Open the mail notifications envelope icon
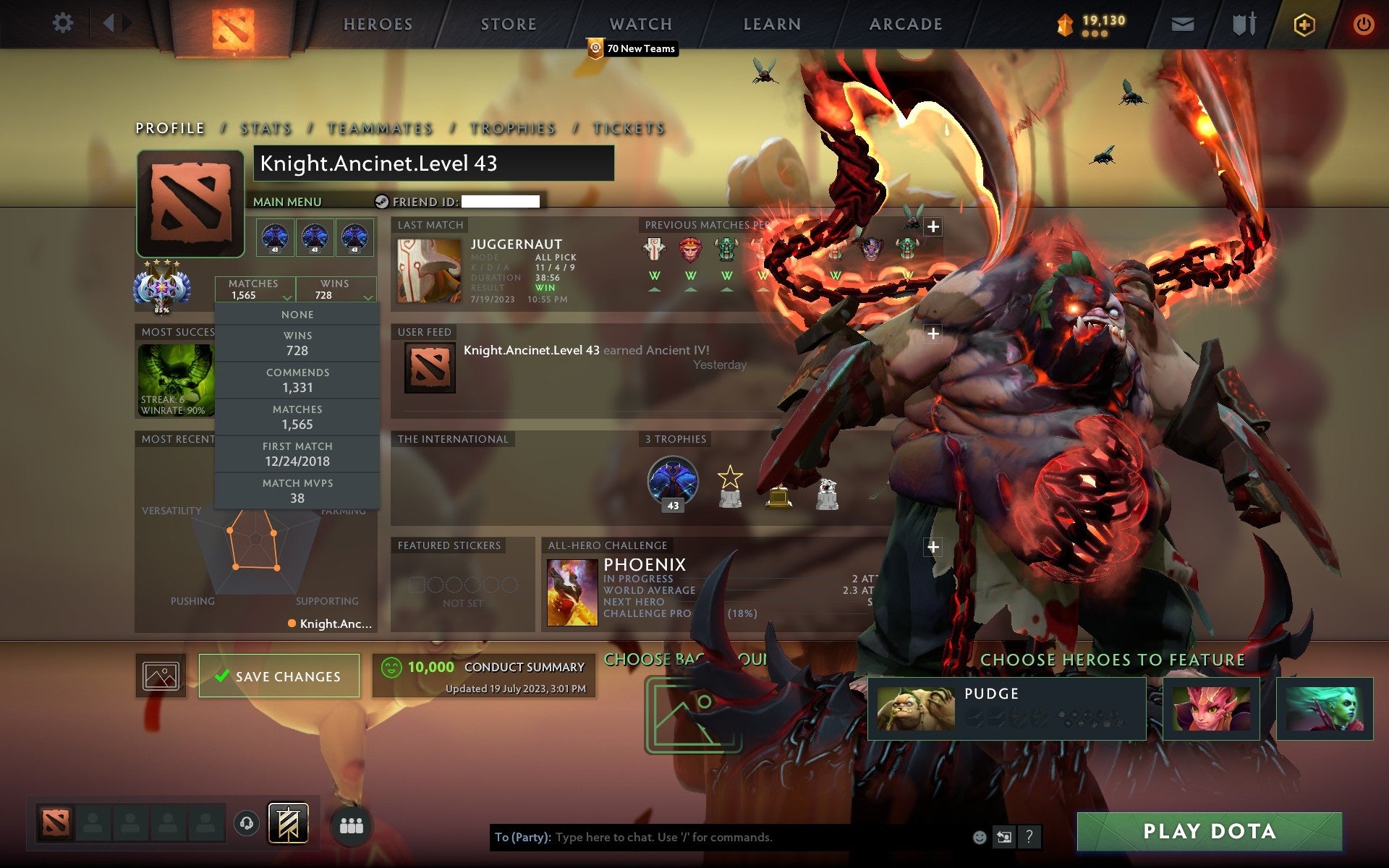 click(x=1182, y=23)
